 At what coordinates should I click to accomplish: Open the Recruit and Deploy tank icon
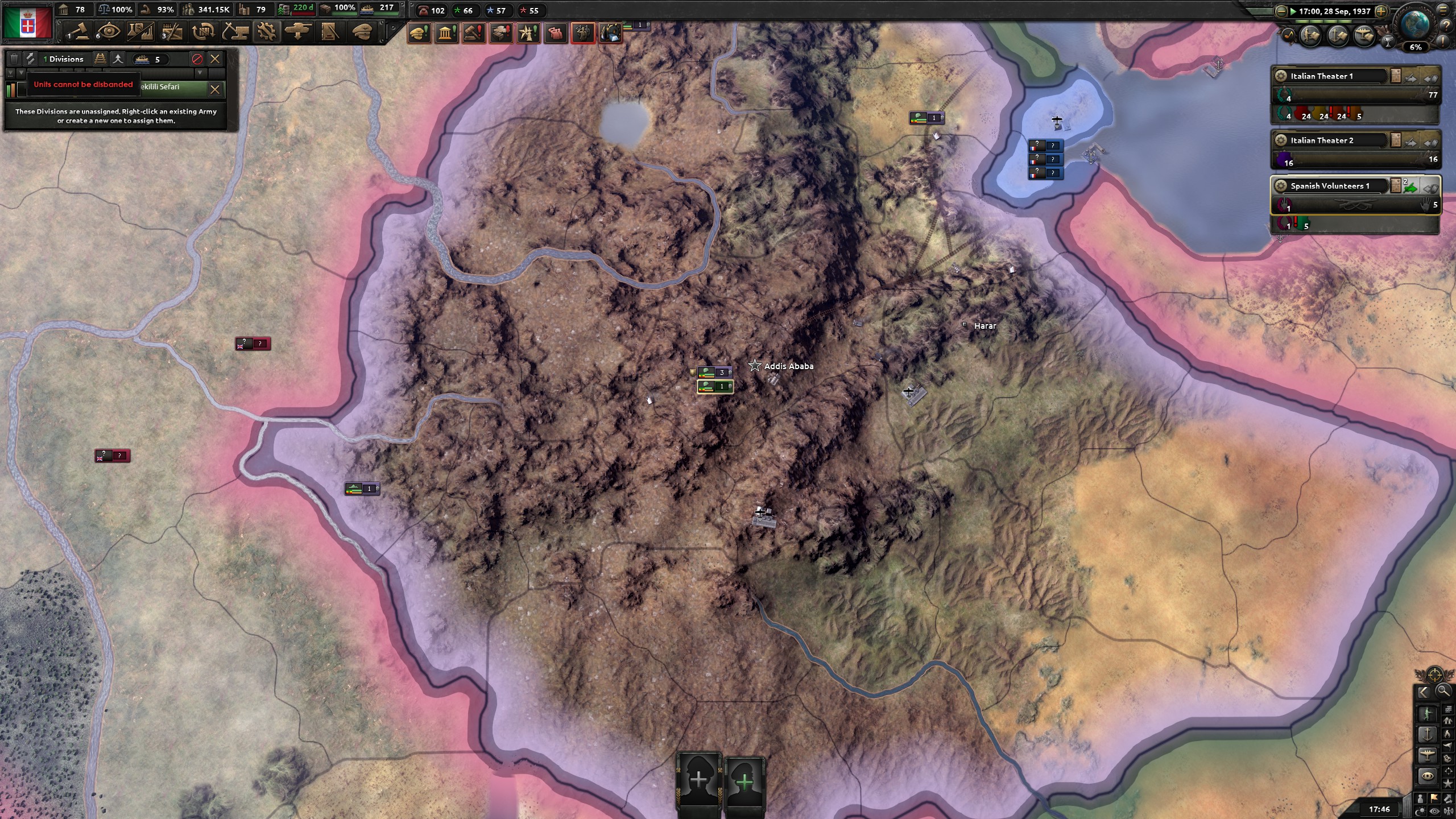298,31
